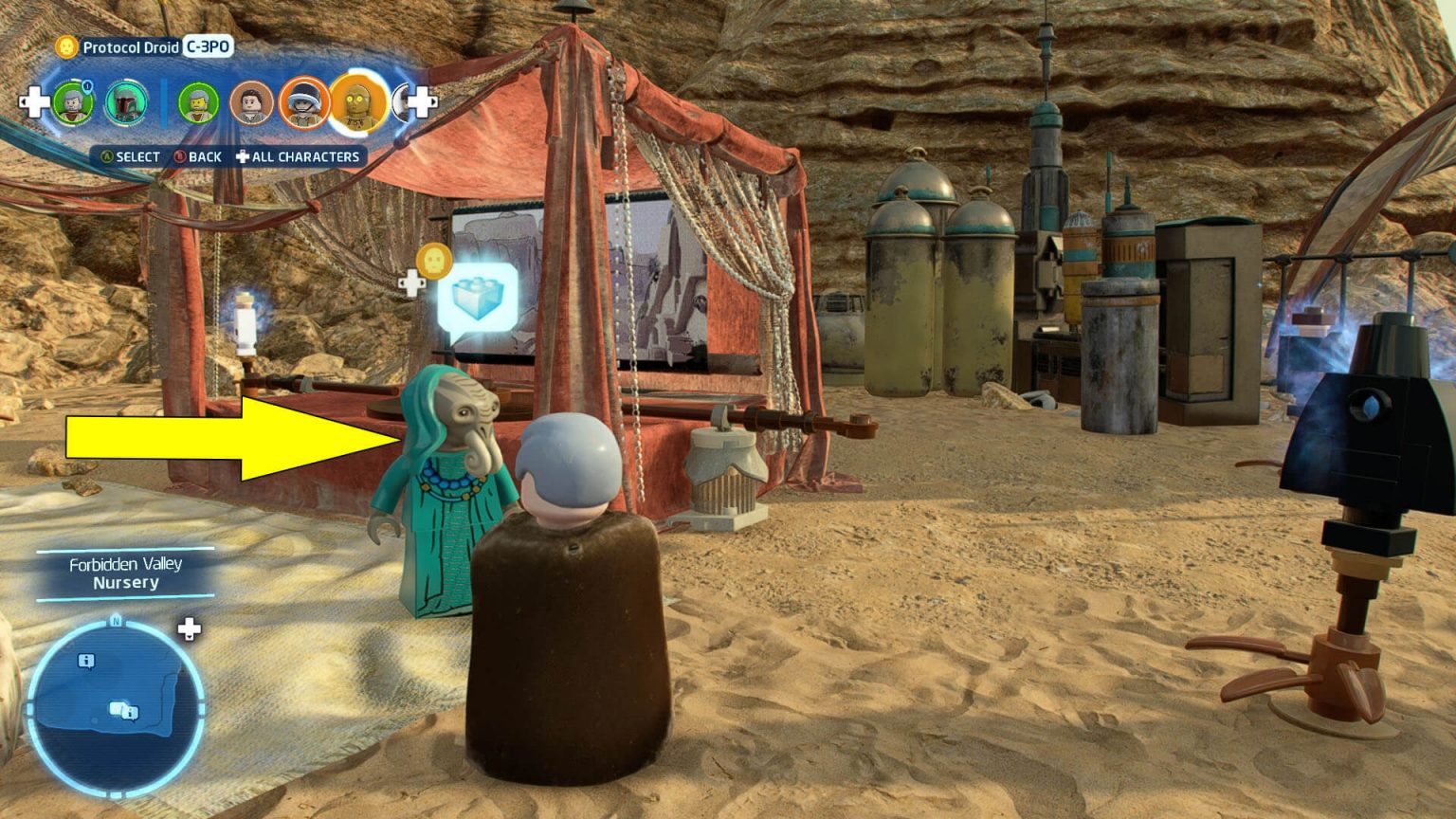This screenshot has height=819, width=1456.
Task: Click the orange Protocol Droid class icon
Action: (x=65, y=46)
